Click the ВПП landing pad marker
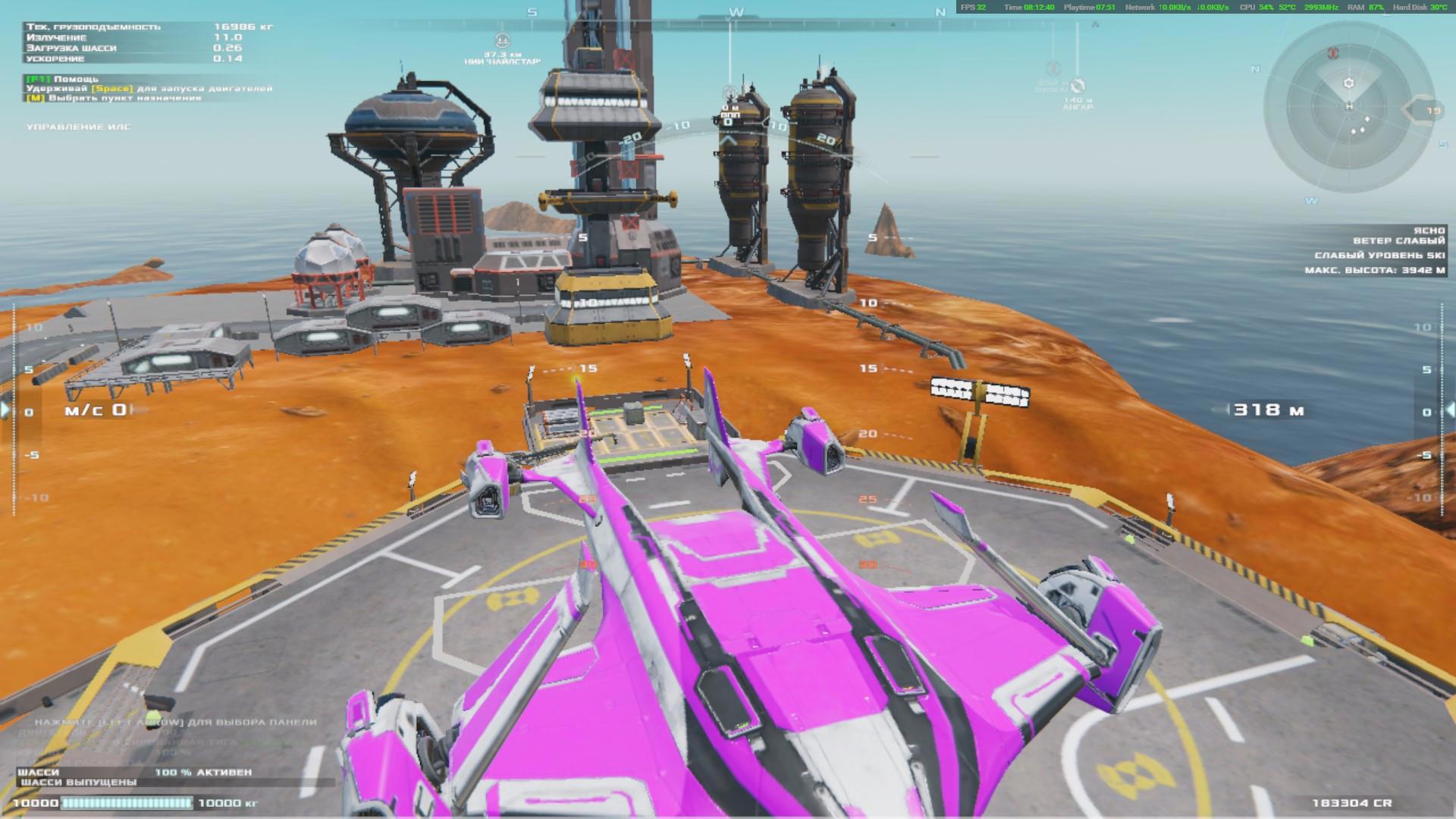This screenshot has width=1456, height=819. pos(730,94)
